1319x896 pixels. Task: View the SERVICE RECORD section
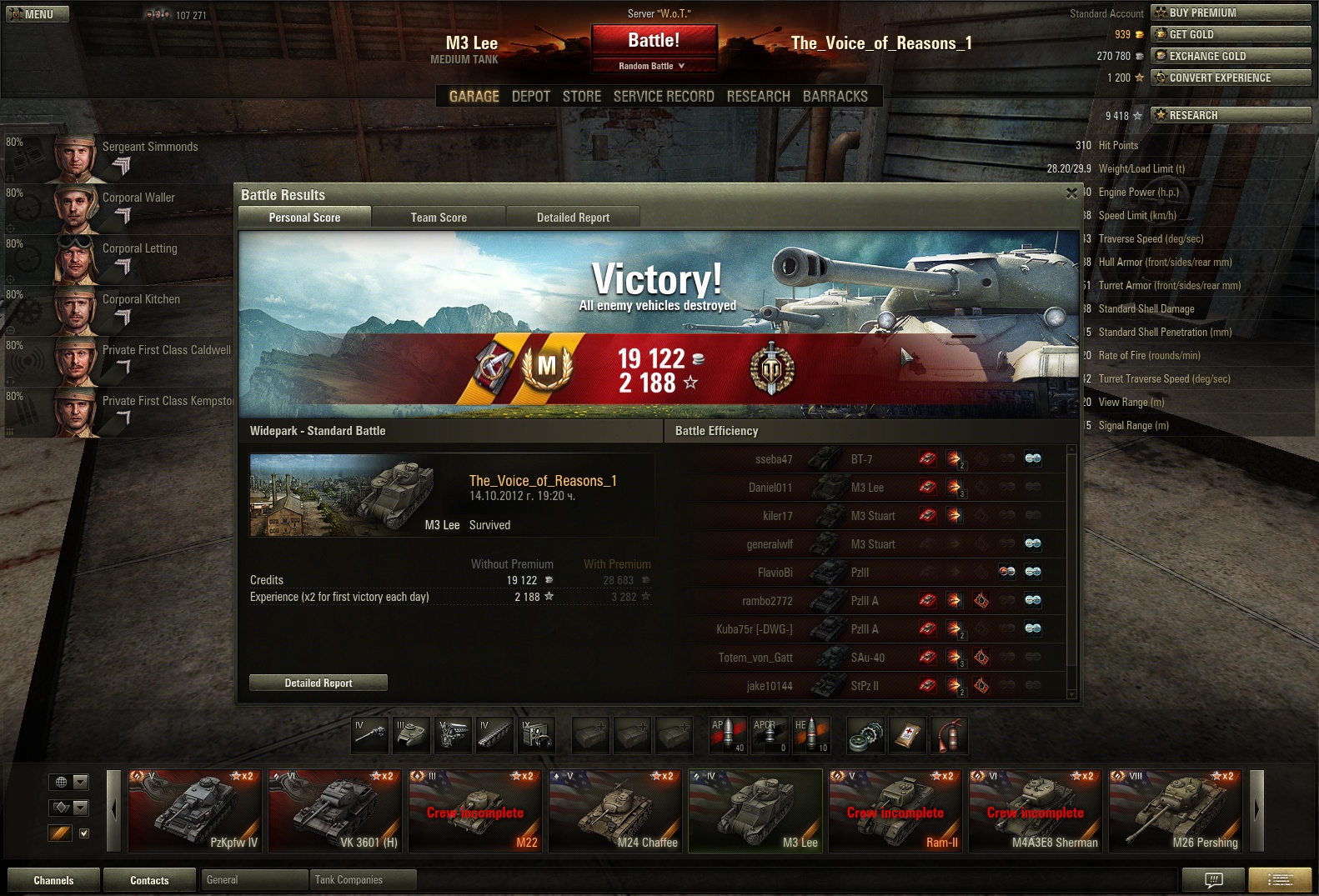pos(663,97)
